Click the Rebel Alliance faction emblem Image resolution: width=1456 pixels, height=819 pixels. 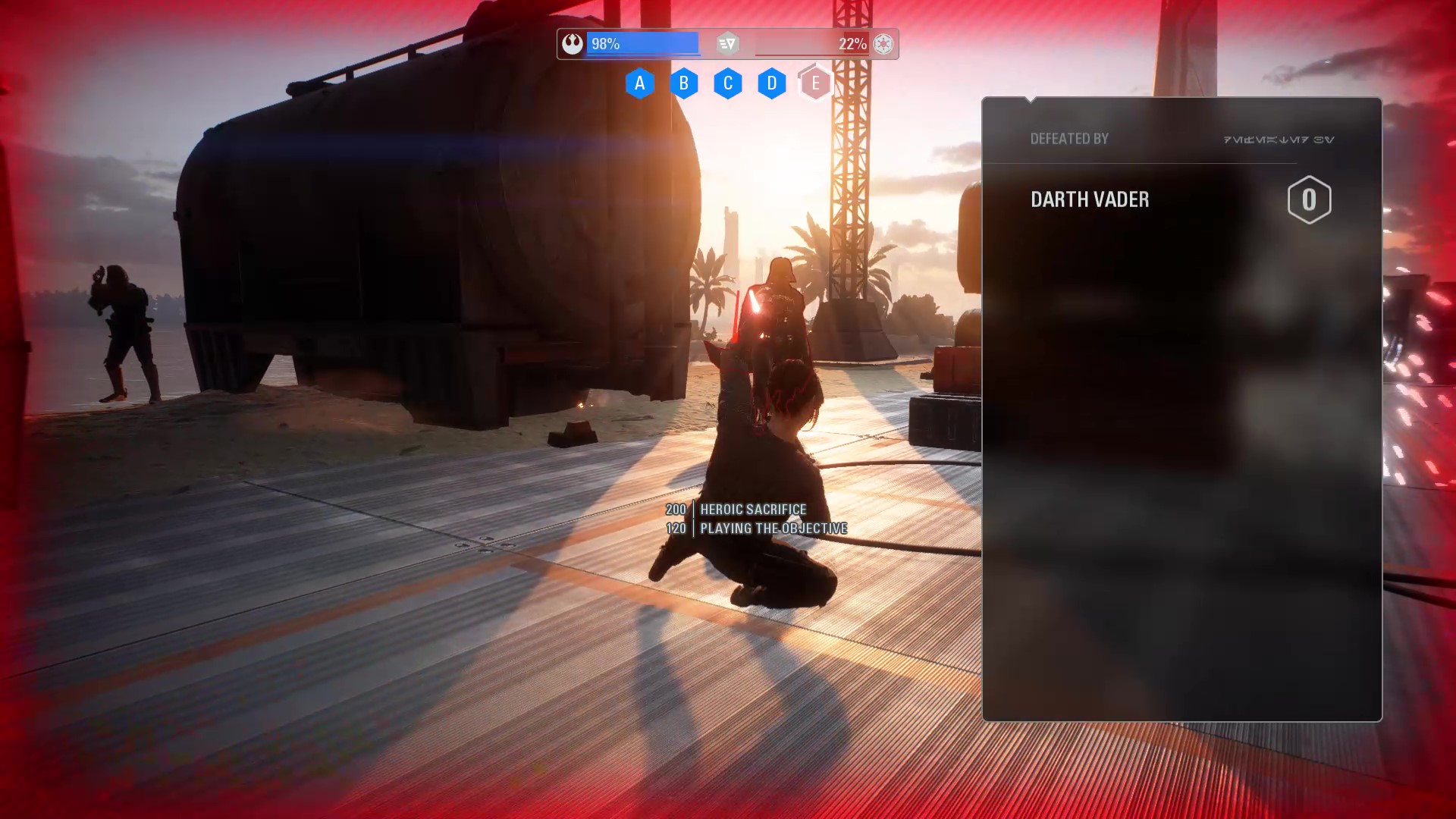[573, 44]
